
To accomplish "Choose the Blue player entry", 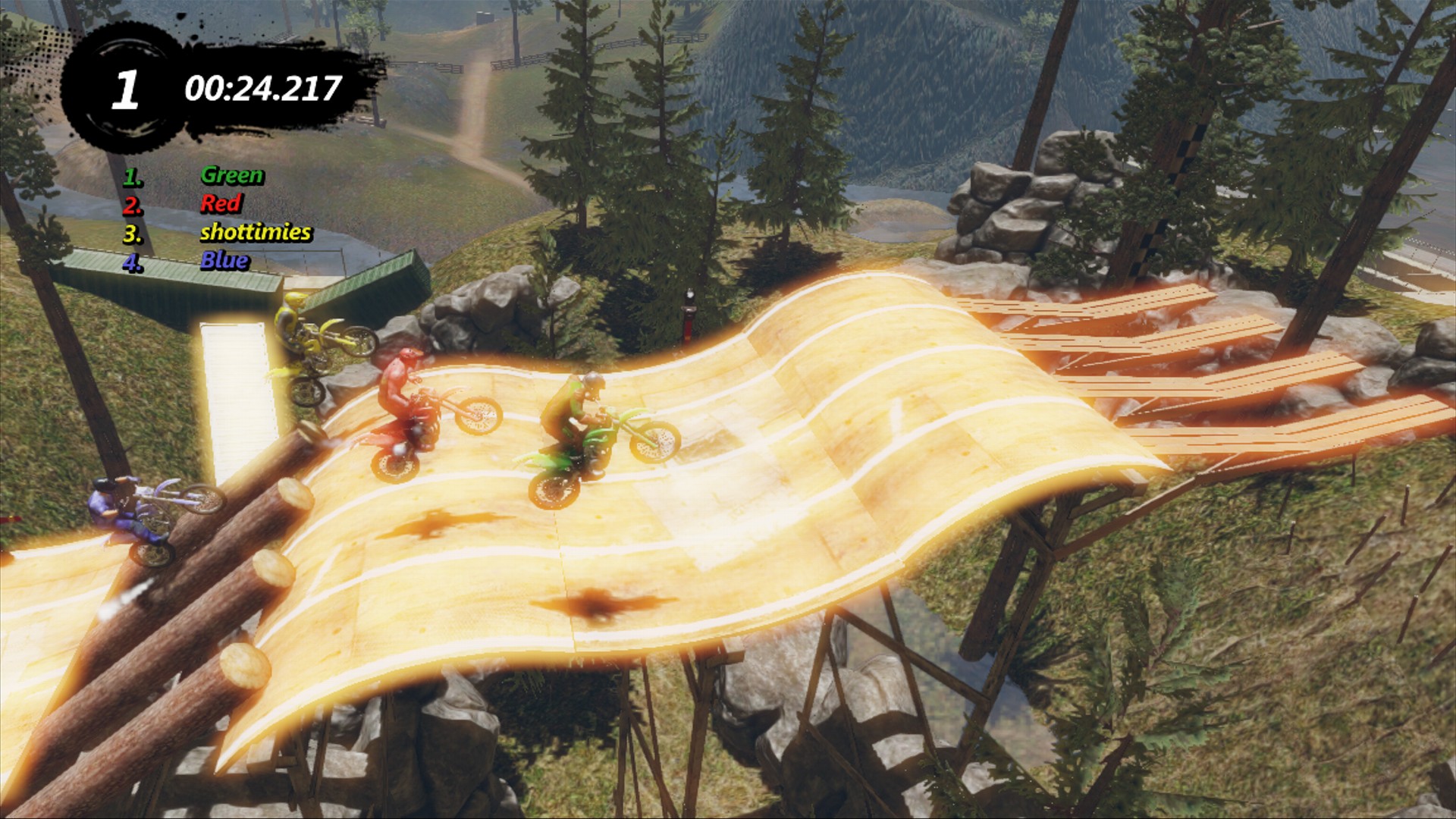I will pyautogui.click(x=224, y=261).
